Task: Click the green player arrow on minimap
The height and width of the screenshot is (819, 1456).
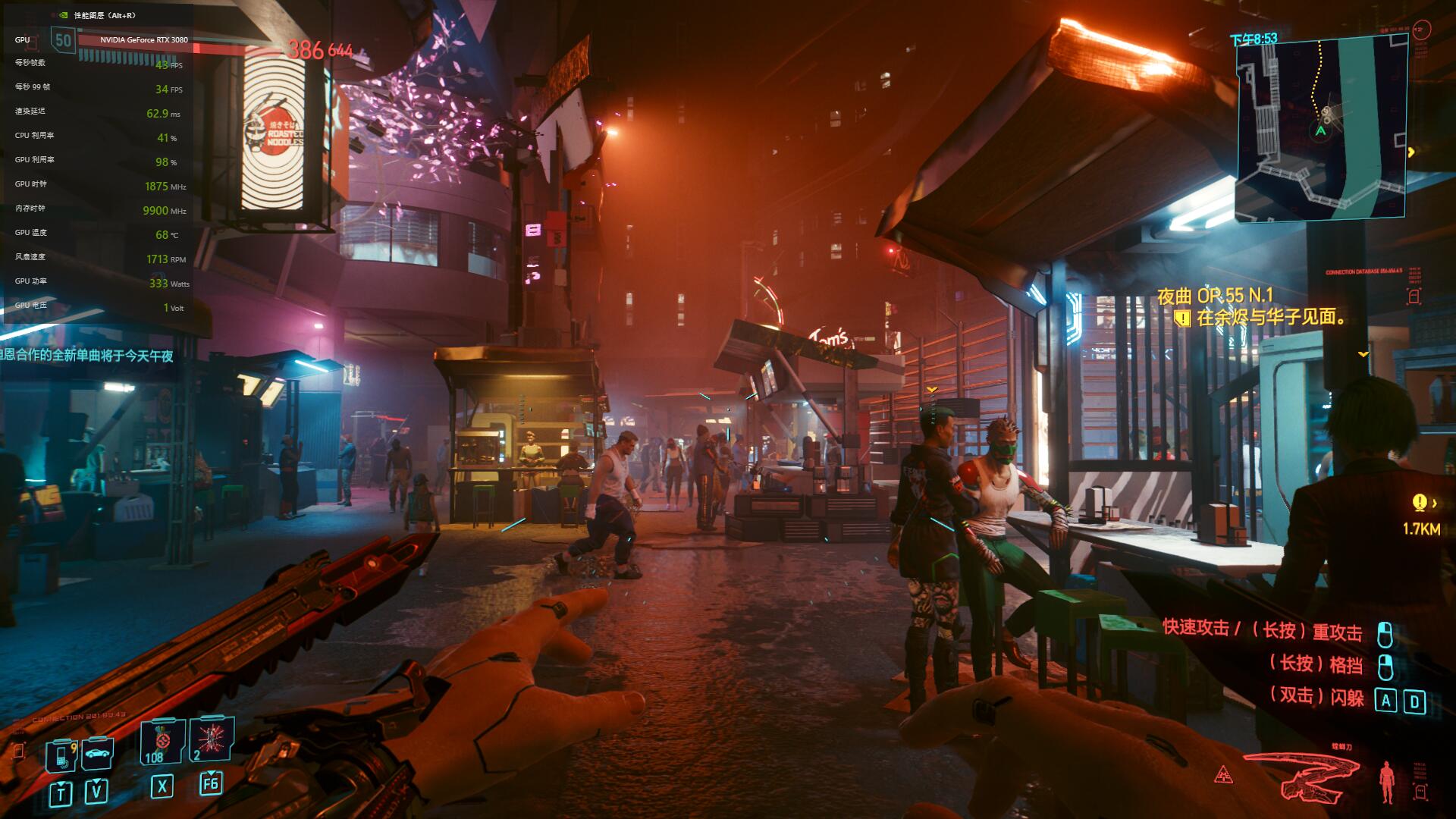Action: tap(1320, 131)
